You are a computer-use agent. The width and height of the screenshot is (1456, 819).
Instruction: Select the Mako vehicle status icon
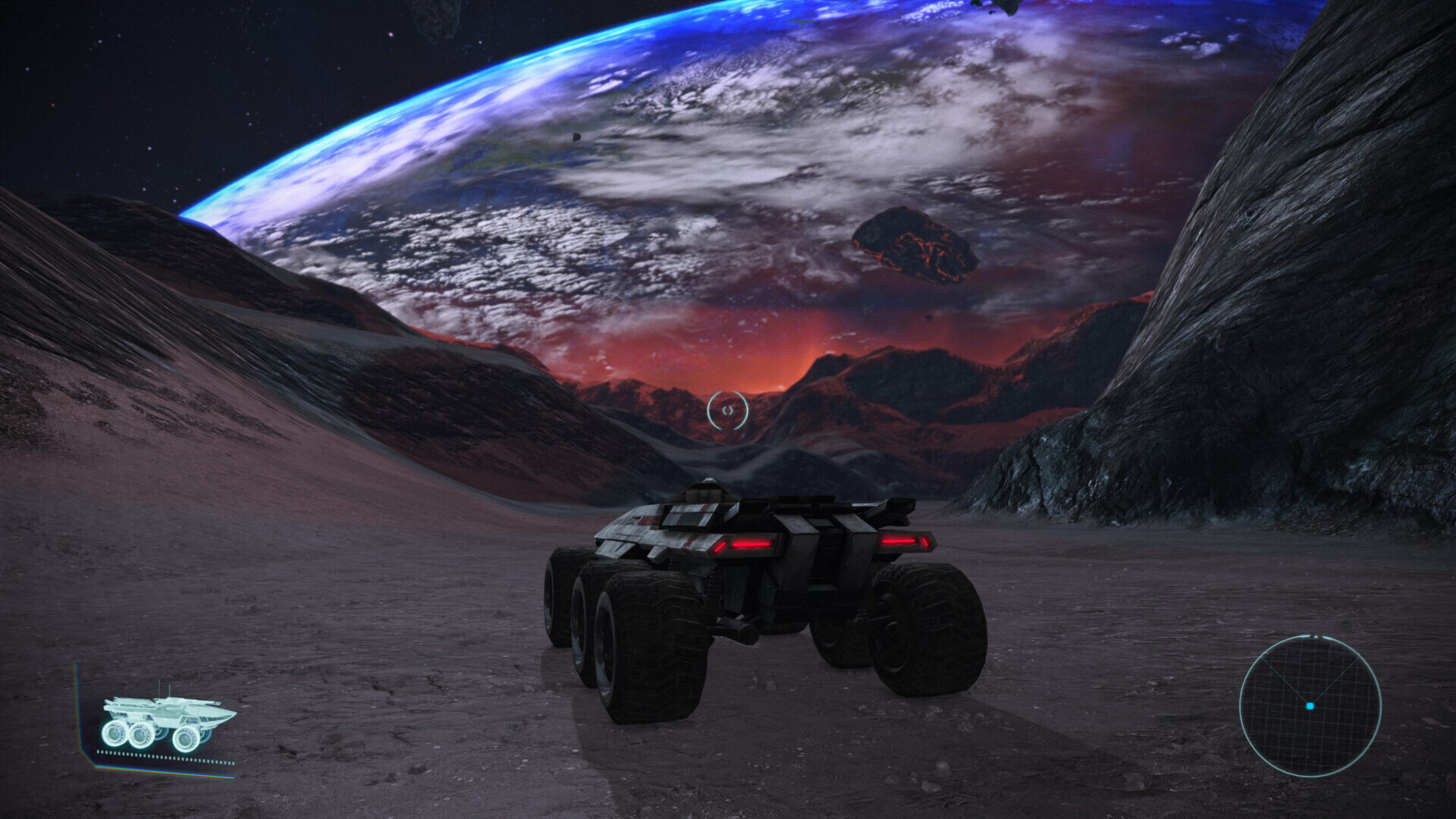click(x=167, y=722)
